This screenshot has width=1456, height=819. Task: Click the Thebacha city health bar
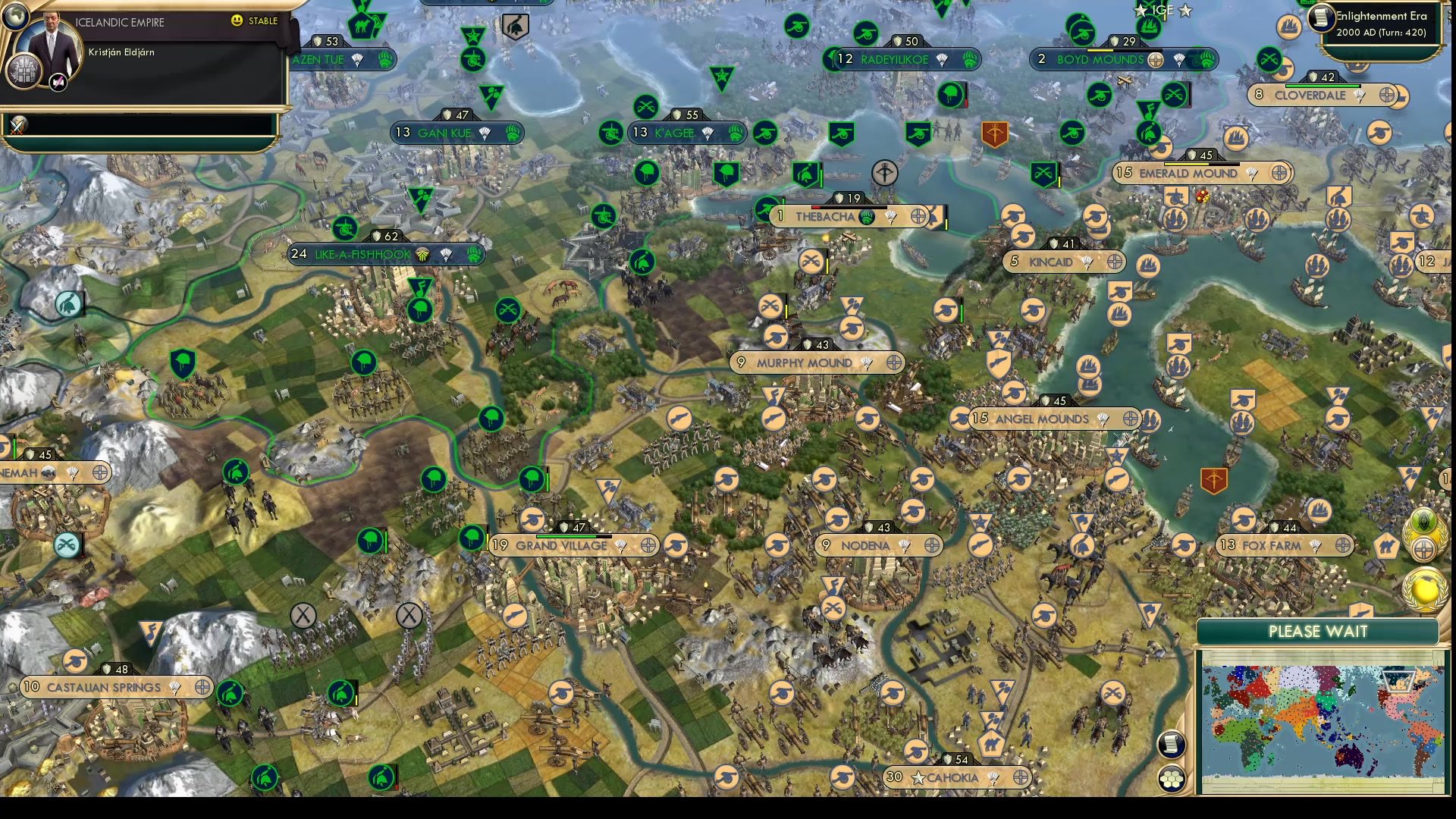point(849,206)
